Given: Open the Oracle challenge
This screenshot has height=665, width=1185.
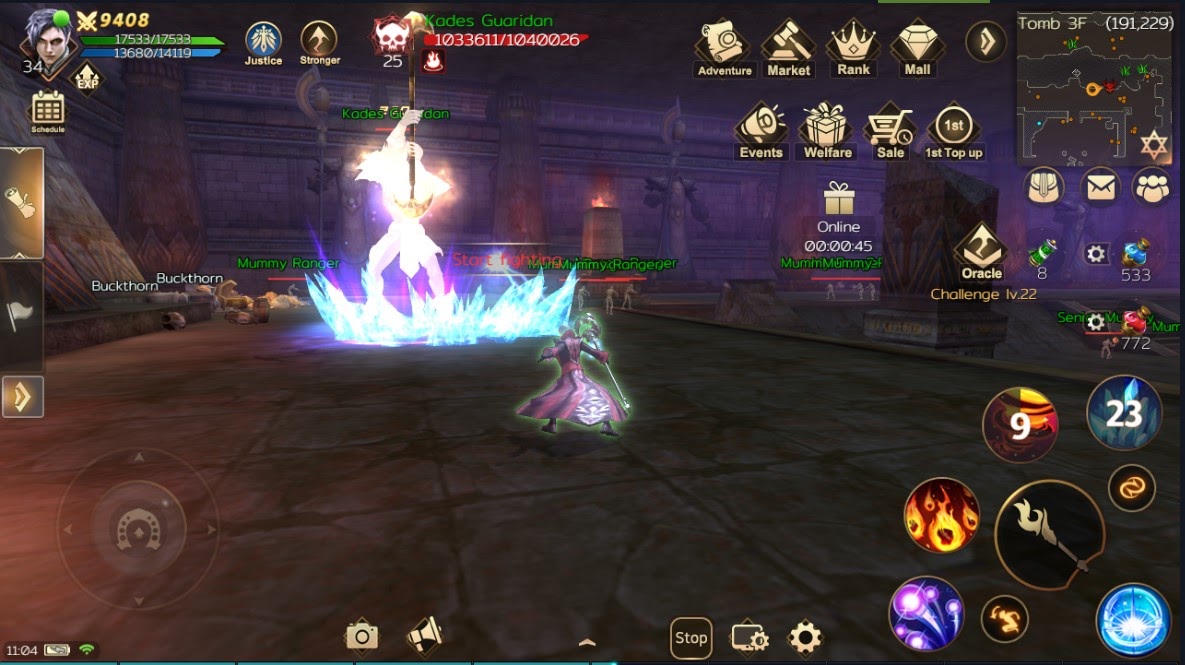Looking at the screenshot, I should (x=981, y=251).
